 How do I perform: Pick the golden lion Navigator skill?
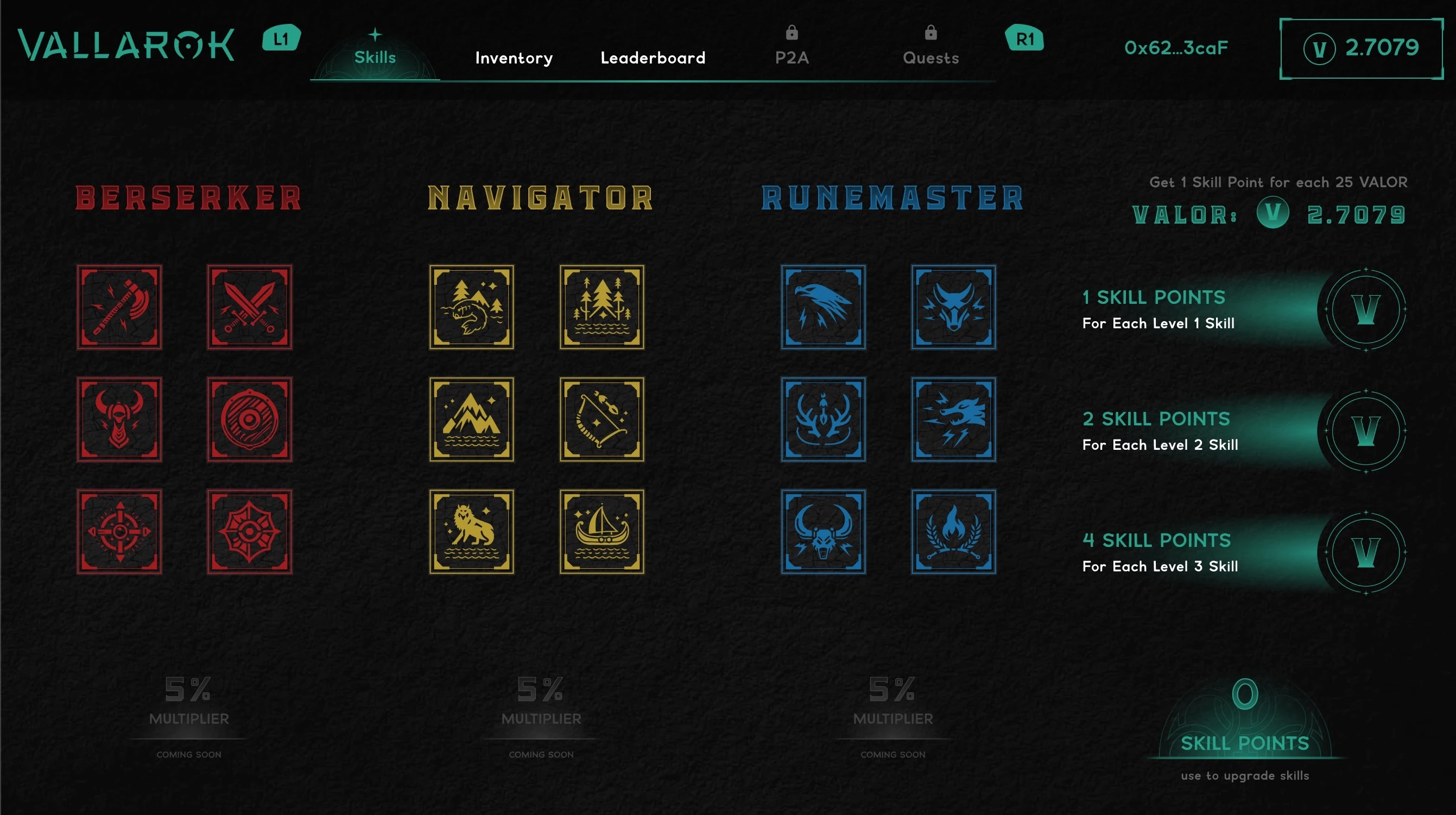471,531
